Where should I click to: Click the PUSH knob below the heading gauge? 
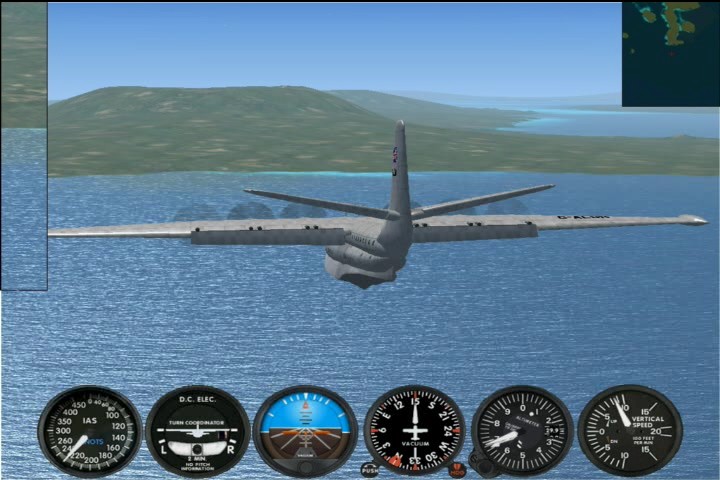[x=369, y=469]
